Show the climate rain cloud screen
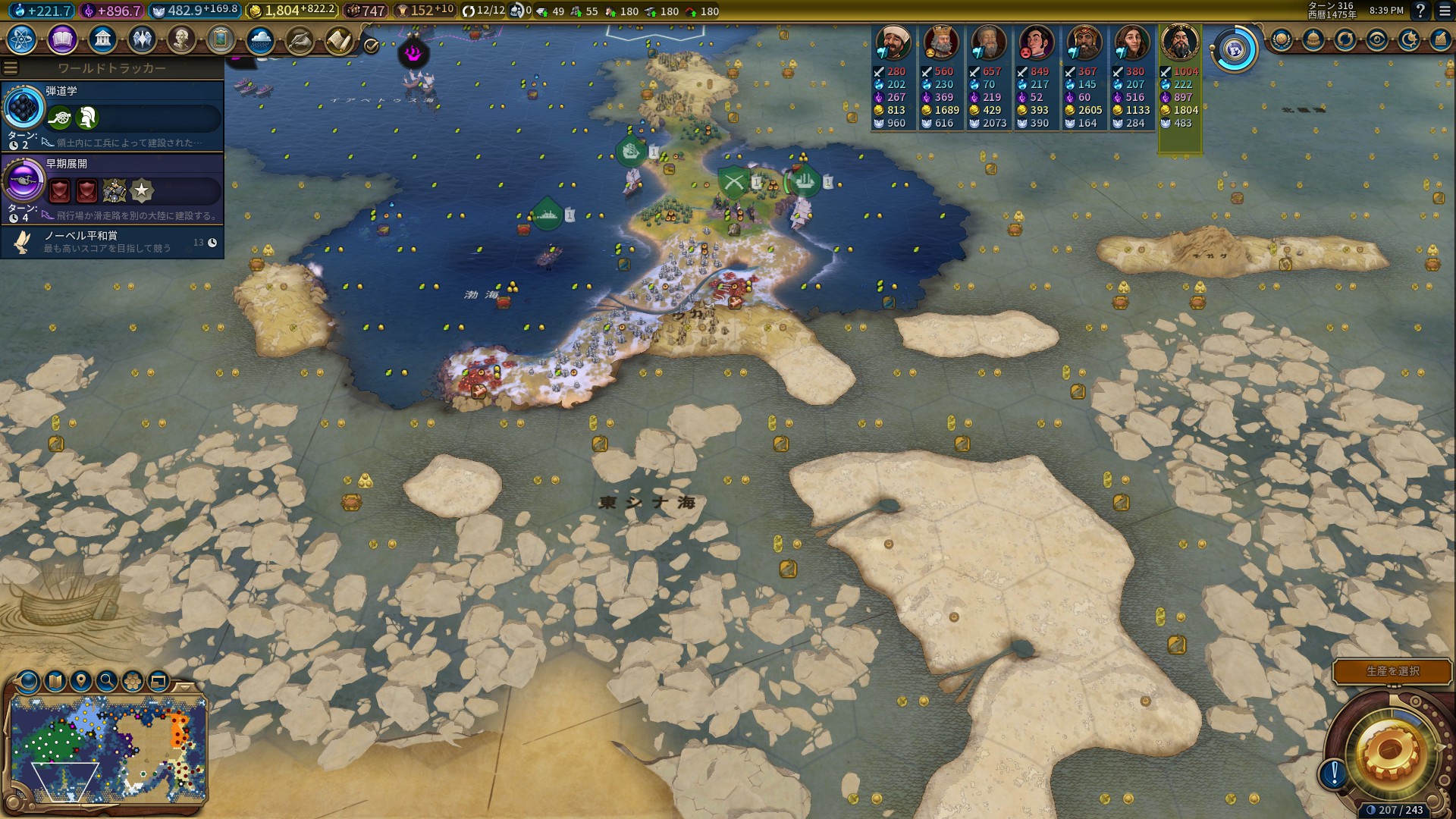Viewport: 1456px width, 819px height. (x=260, y=39)
